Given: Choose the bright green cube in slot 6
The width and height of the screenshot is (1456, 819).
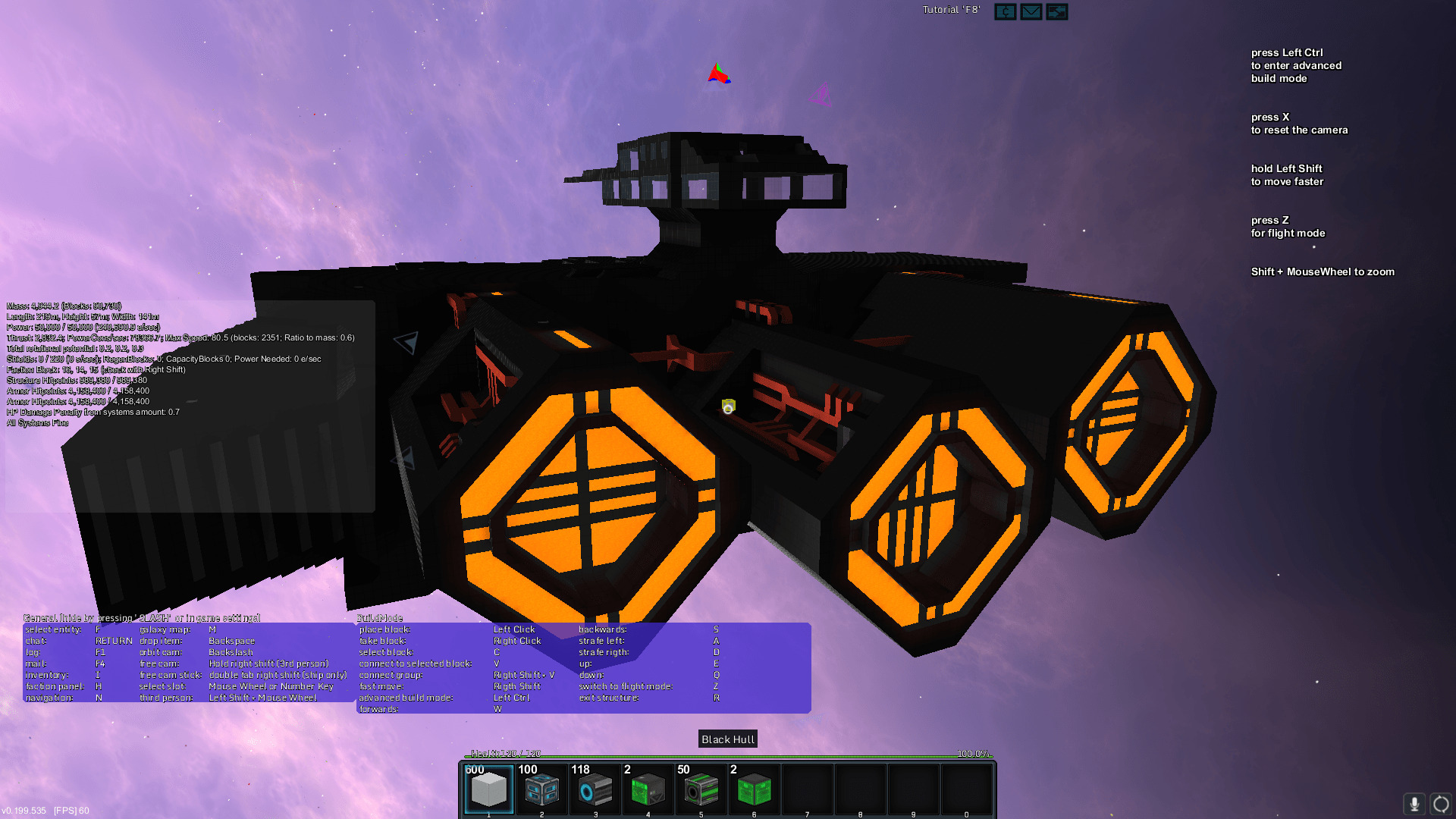Looking at the screenshot, I should 754,789.
